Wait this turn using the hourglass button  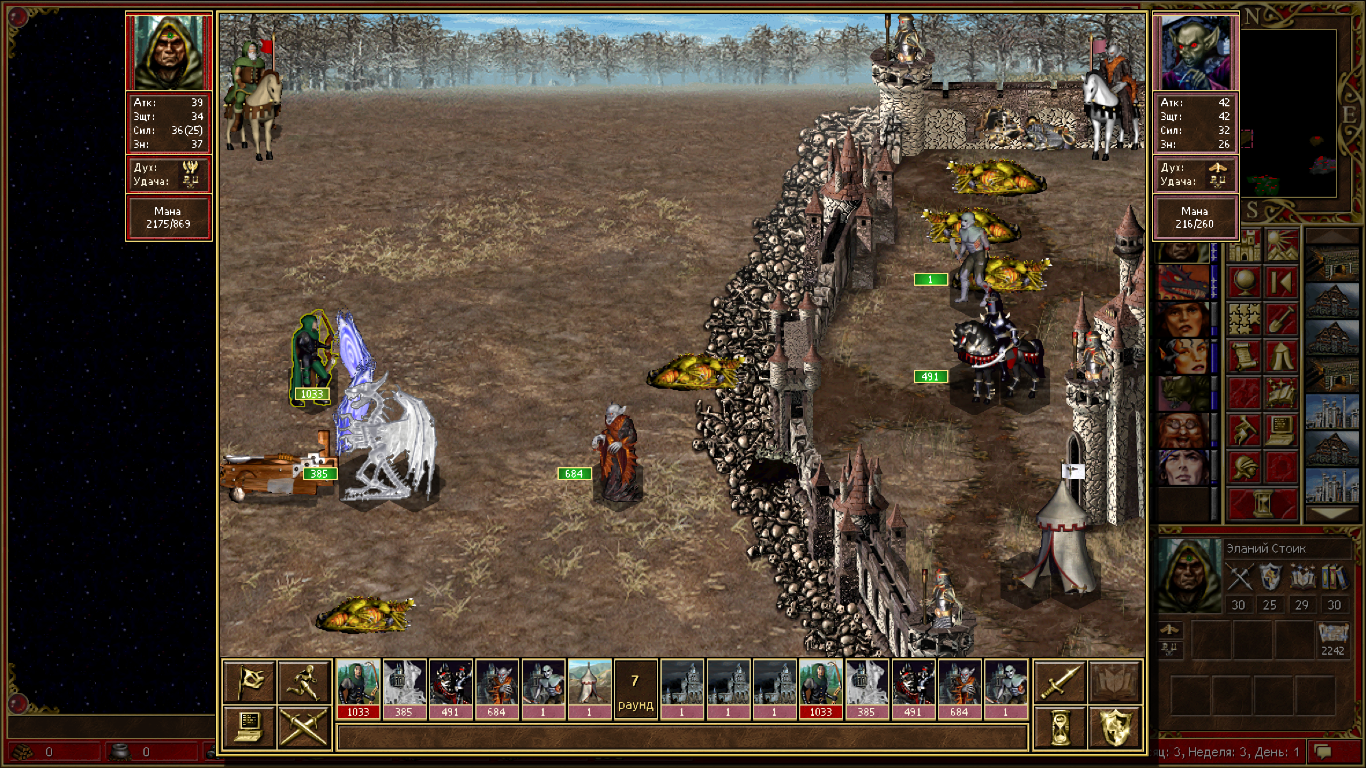(x=1059, y=727)
